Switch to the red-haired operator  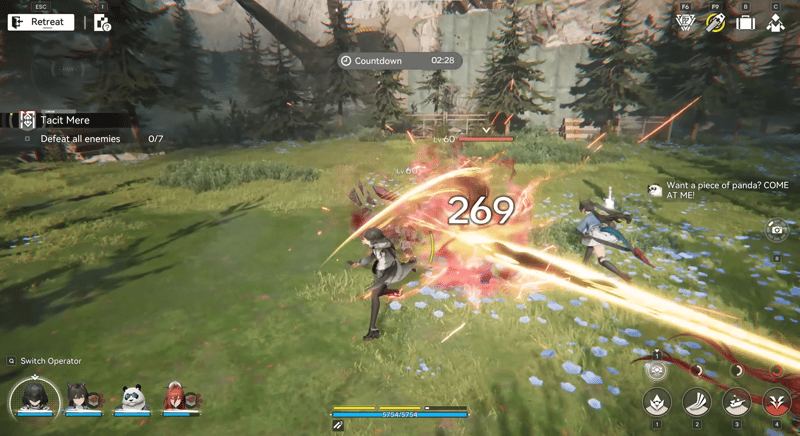click(x=176, y=399)
